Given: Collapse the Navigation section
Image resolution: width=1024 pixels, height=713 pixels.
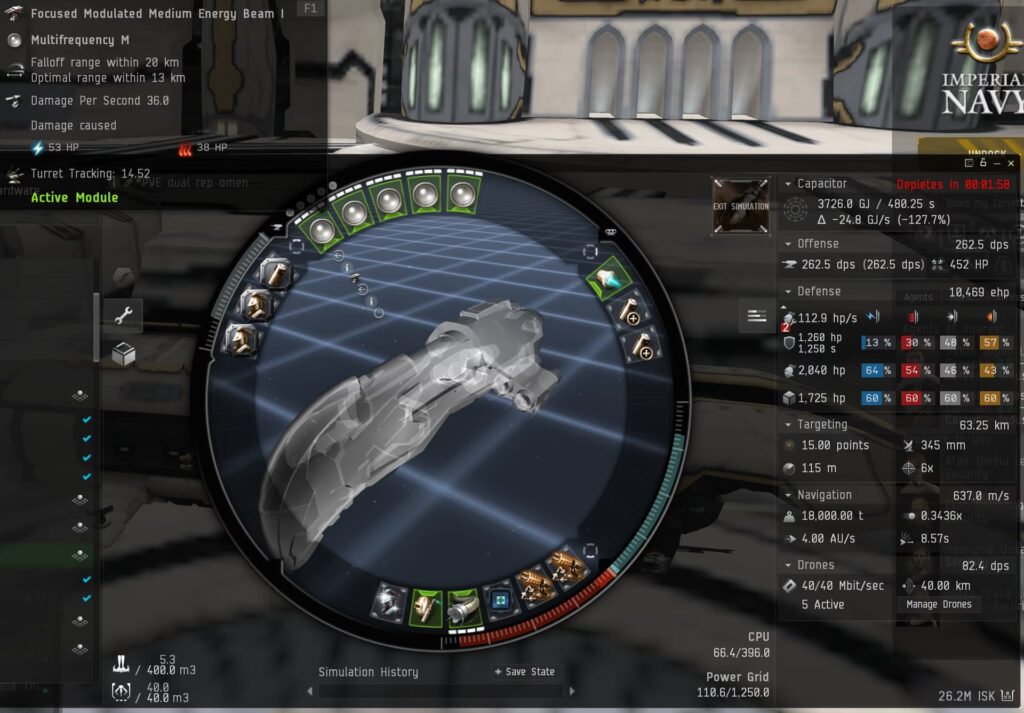Looking at the screenshot, I should coord(787,495).
